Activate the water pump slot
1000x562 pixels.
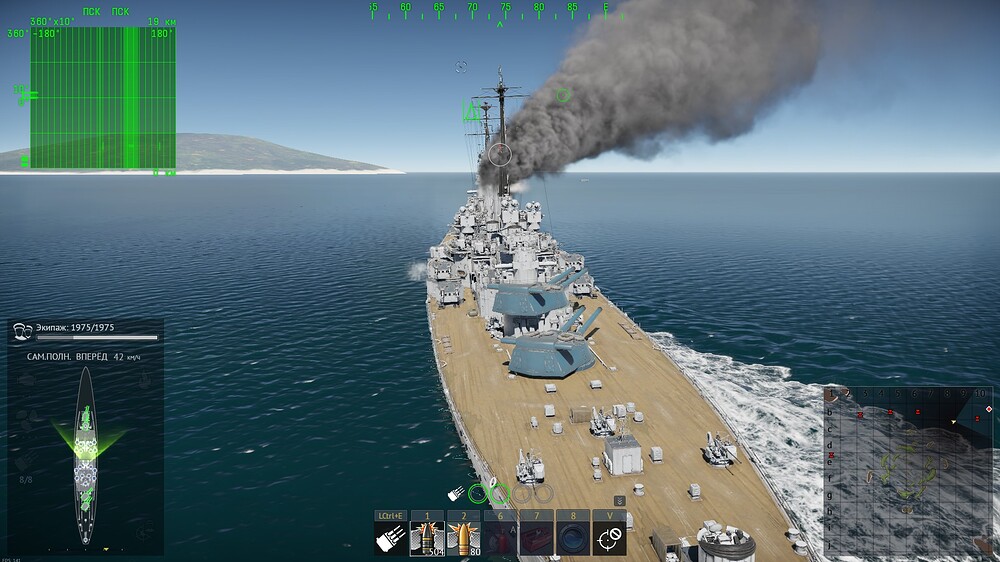tap(573, 538)
